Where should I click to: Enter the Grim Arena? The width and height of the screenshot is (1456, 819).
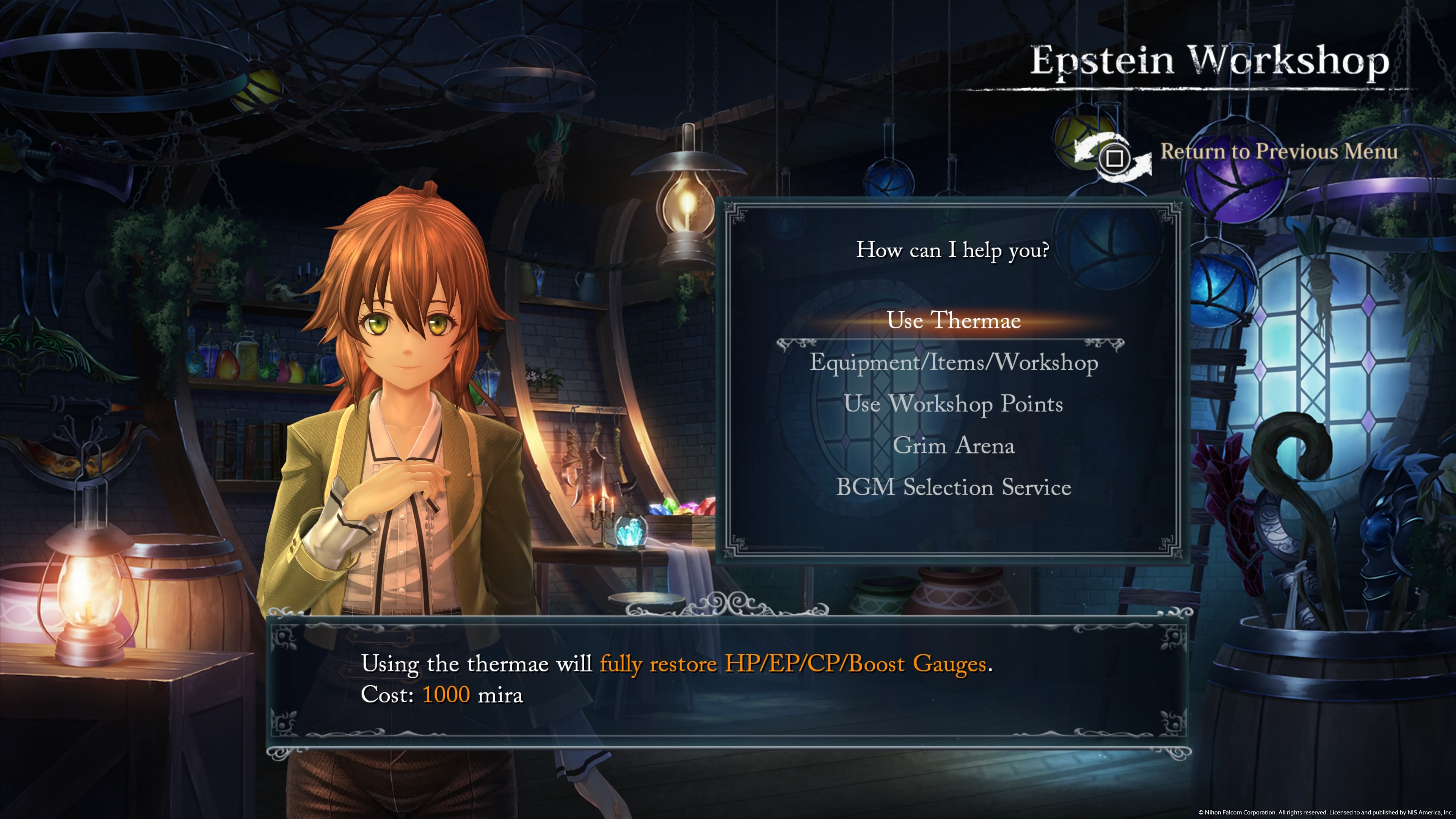[954, 446]
